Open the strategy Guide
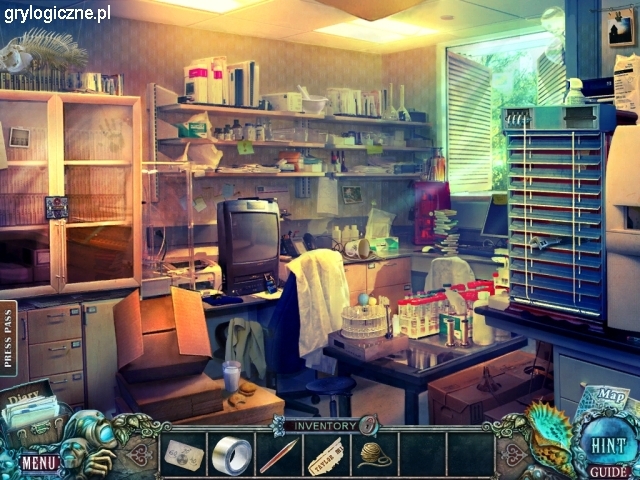640x480 pixels. [608, 471]
